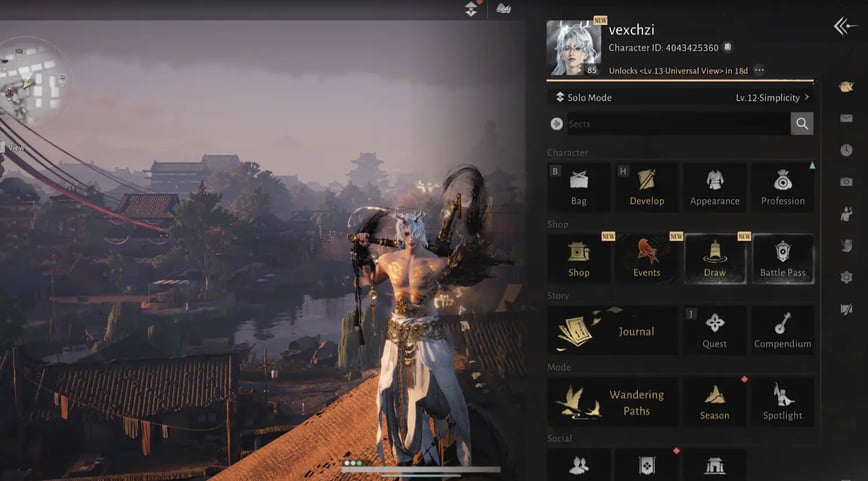Open the Battle Pass
This screenshot has width=868, height=481.
(782, 259)
